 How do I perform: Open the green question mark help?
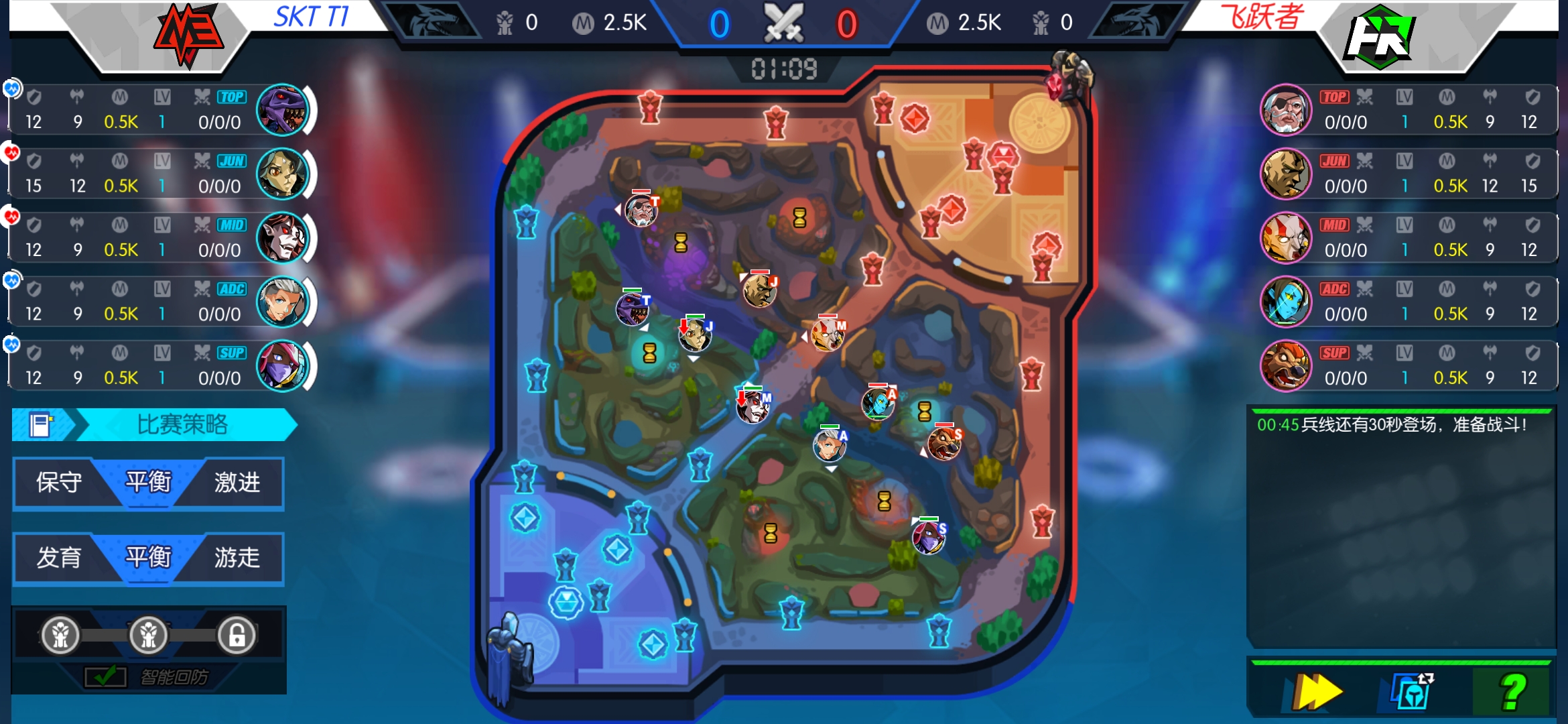point(1512,692)
